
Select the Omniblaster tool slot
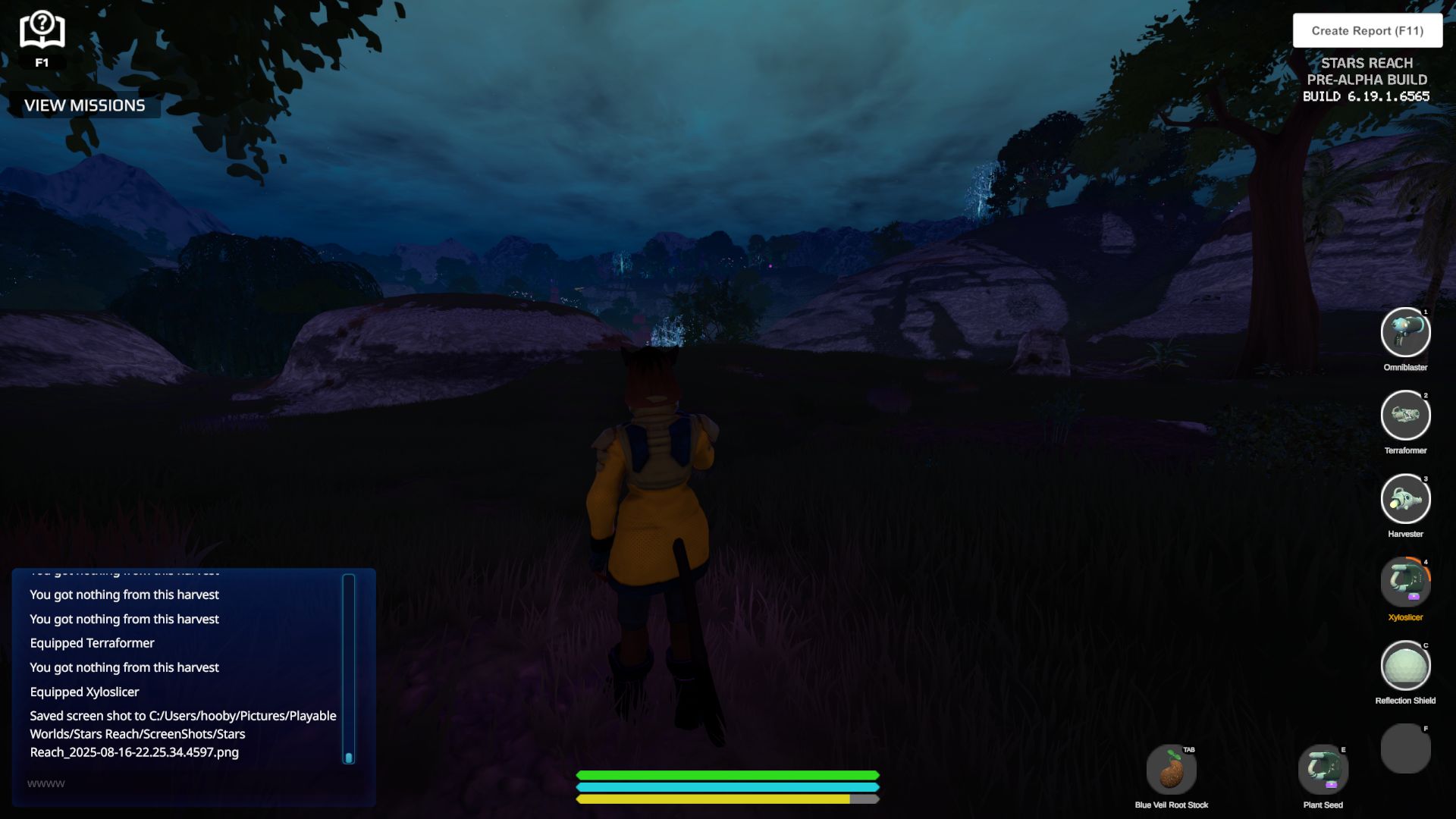pos(1405,332)
